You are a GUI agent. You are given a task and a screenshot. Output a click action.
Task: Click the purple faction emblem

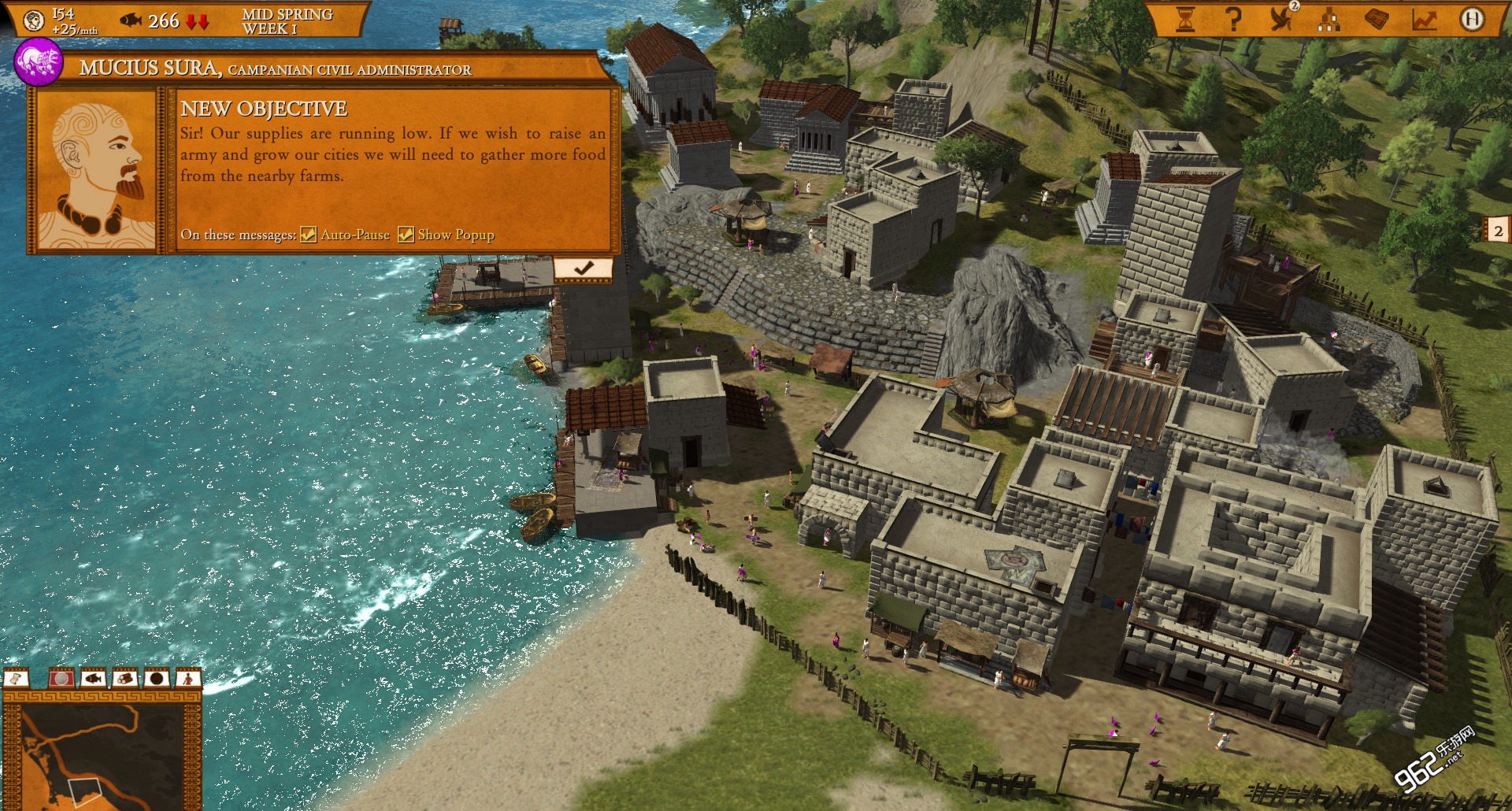click(x=38, y=62)
